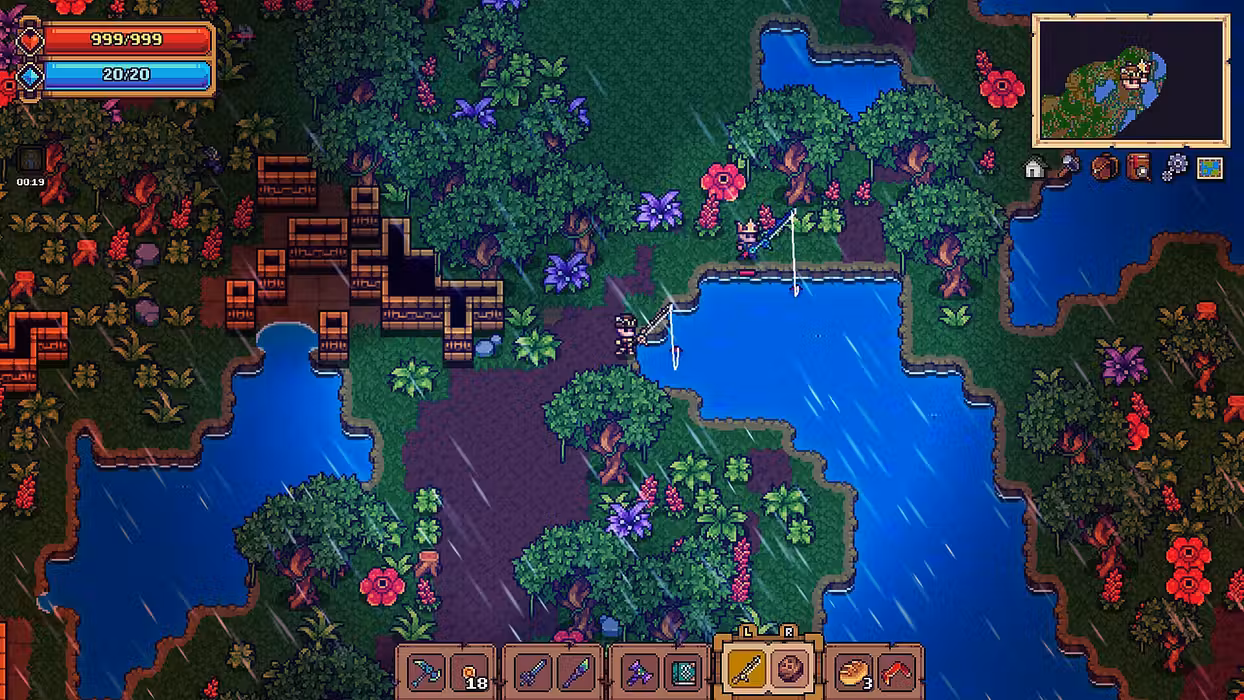Select the red boomerang hotbar slot

click(x=900, y=671)
